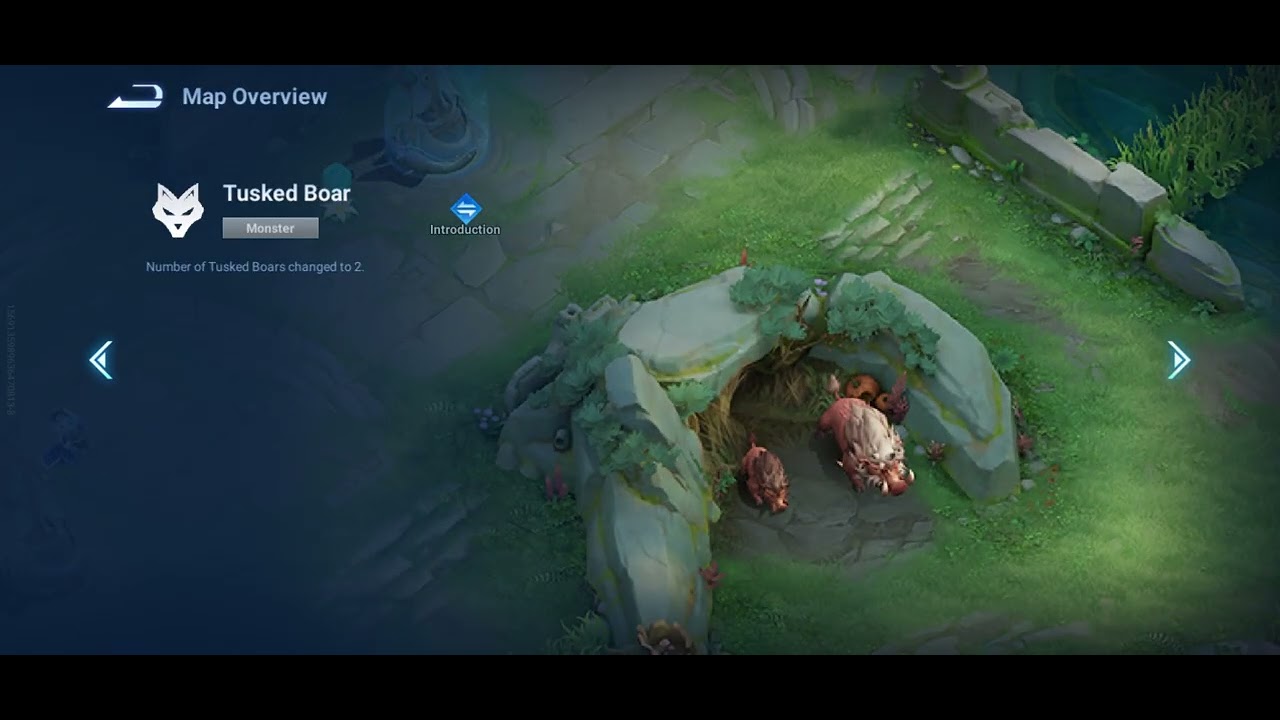Viewport: 1280px width, 720px height.
Task: Open the Introduction swap icon
Action: click(x=466, y=209)
